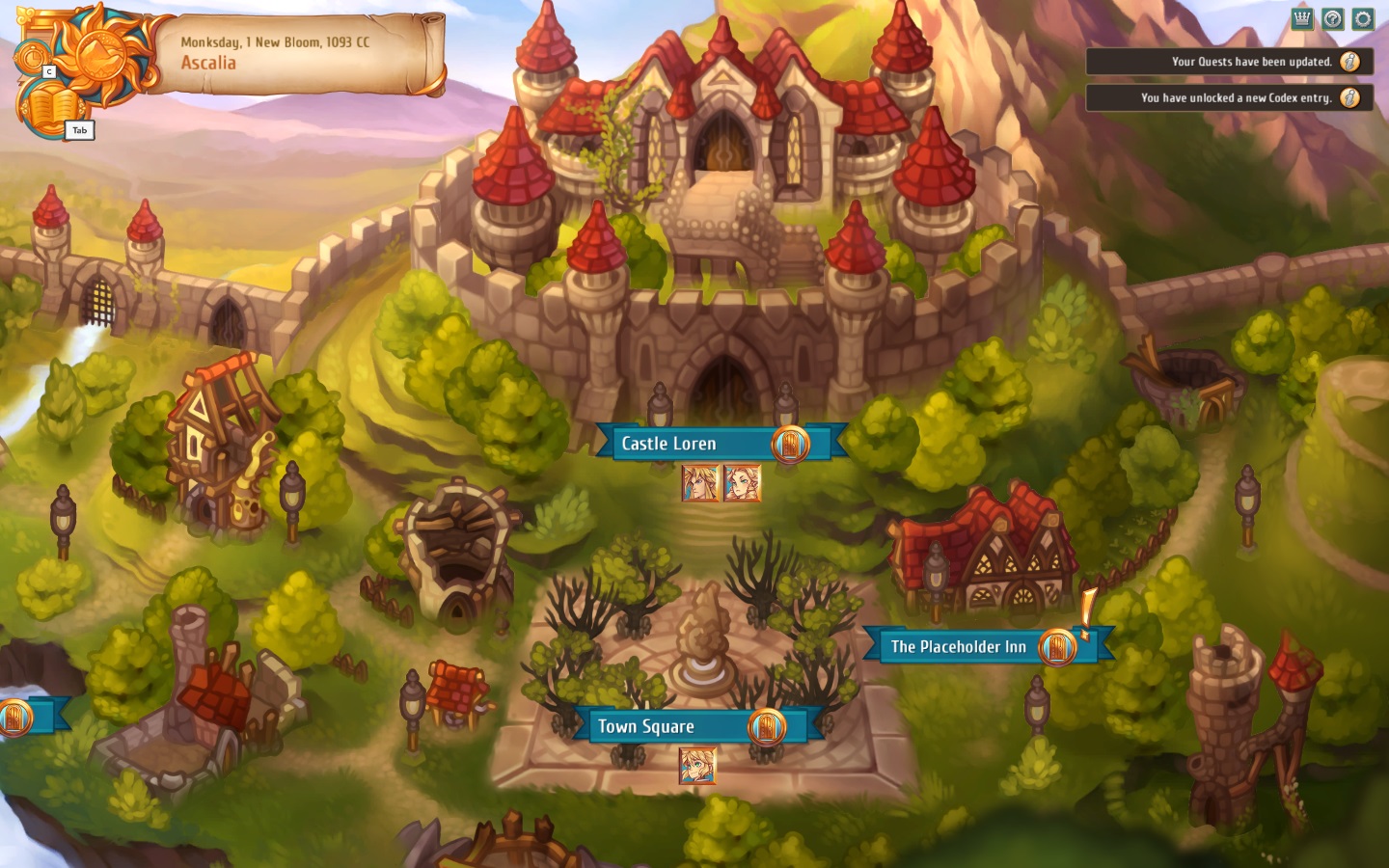Click the stopwatch time icon
This screenshot has height=868, width=1389.
click(31, 57)
